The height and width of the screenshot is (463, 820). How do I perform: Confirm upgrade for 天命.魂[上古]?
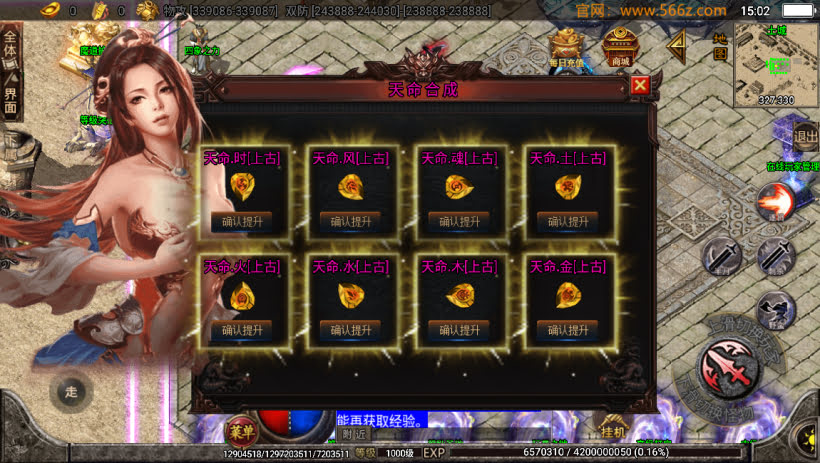click(x=459, y=221)
